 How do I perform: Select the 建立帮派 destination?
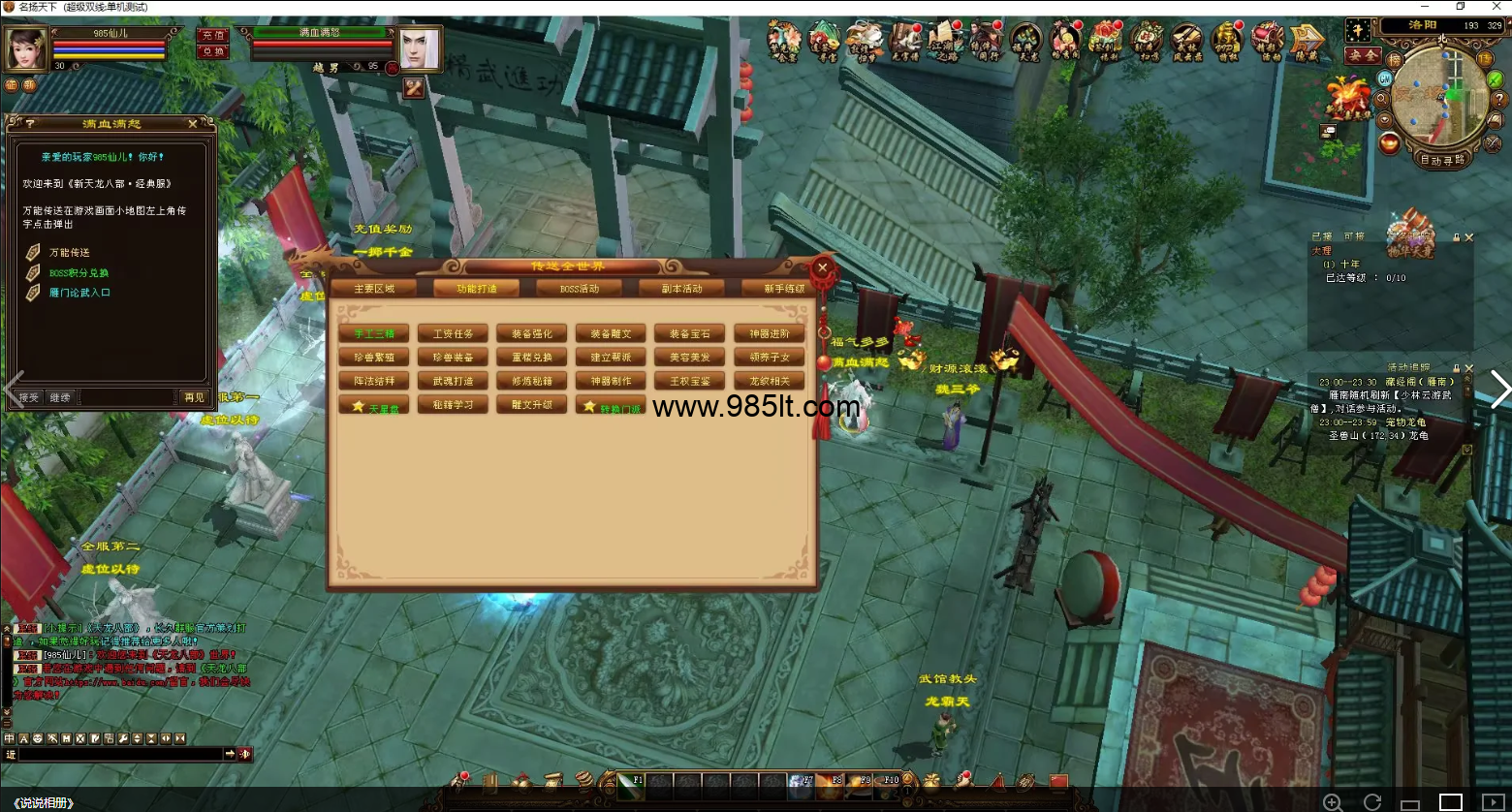pos(611,358)
